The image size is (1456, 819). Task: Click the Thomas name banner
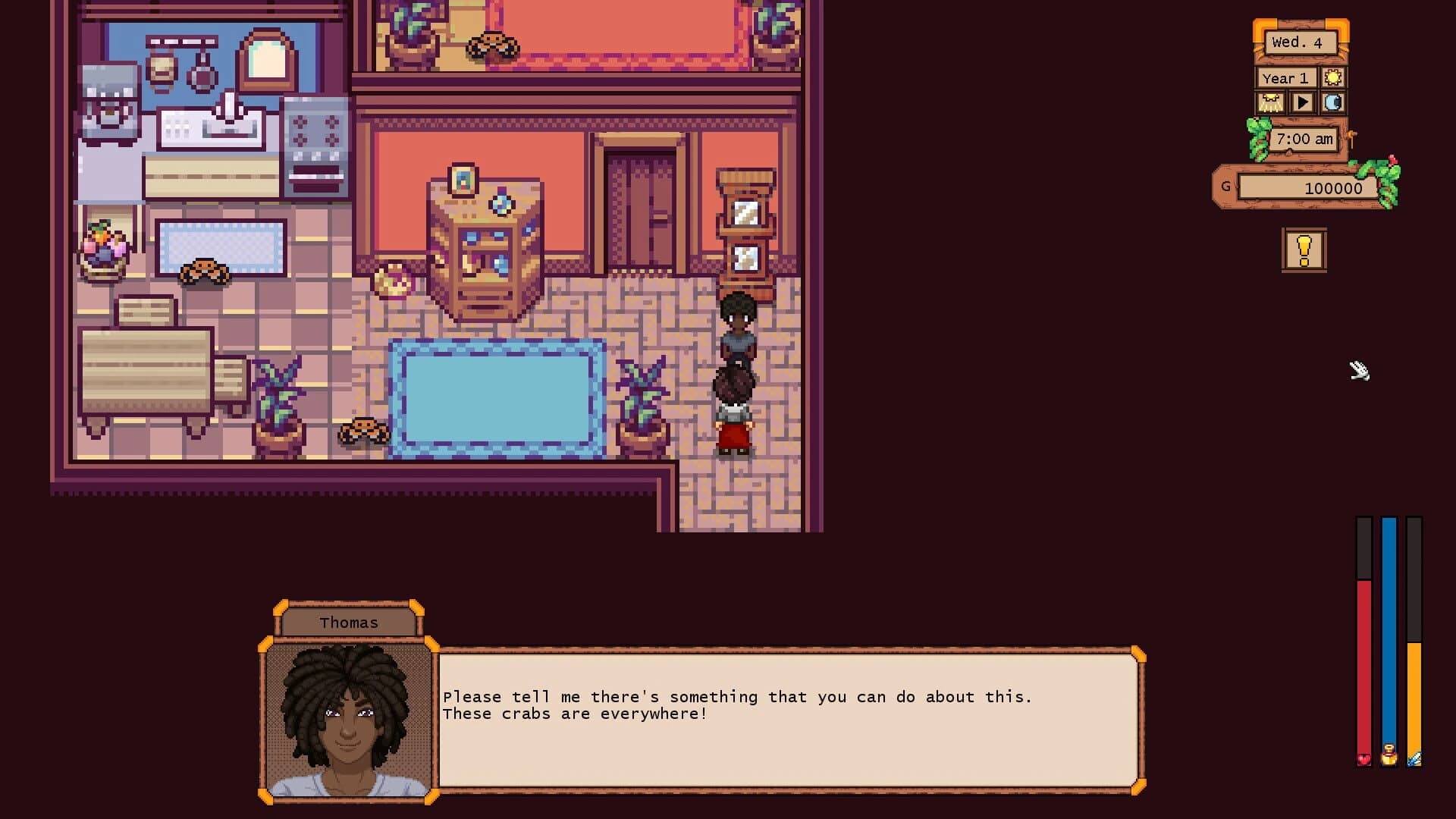pyautogui.click(x=348, y=622)
